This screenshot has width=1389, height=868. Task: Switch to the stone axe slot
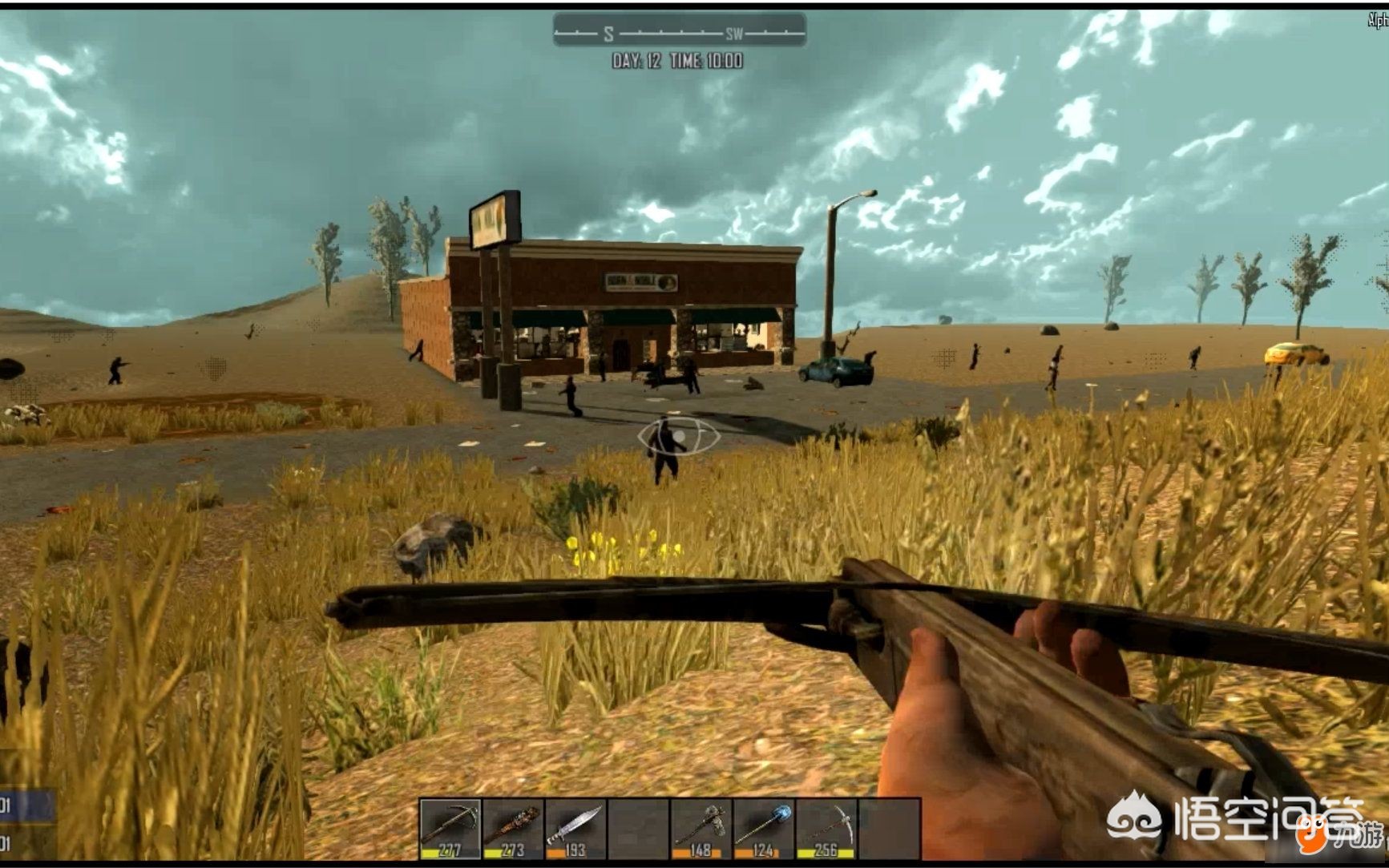click(701, 828)
